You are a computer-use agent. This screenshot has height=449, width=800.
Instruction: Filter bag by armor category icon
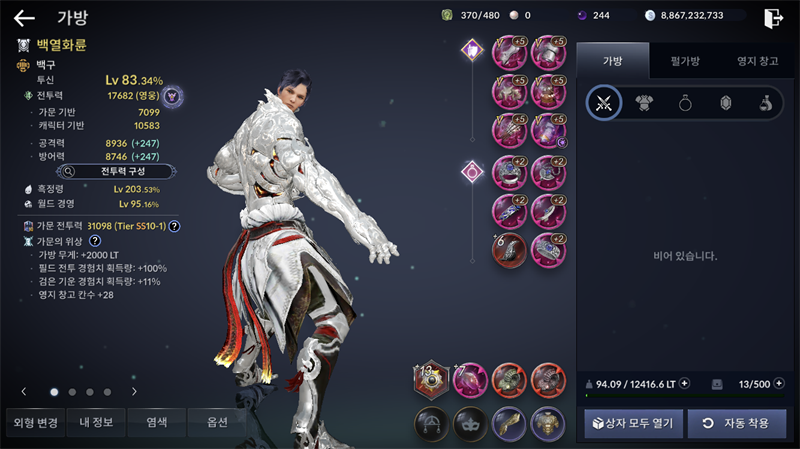point(644,102)
